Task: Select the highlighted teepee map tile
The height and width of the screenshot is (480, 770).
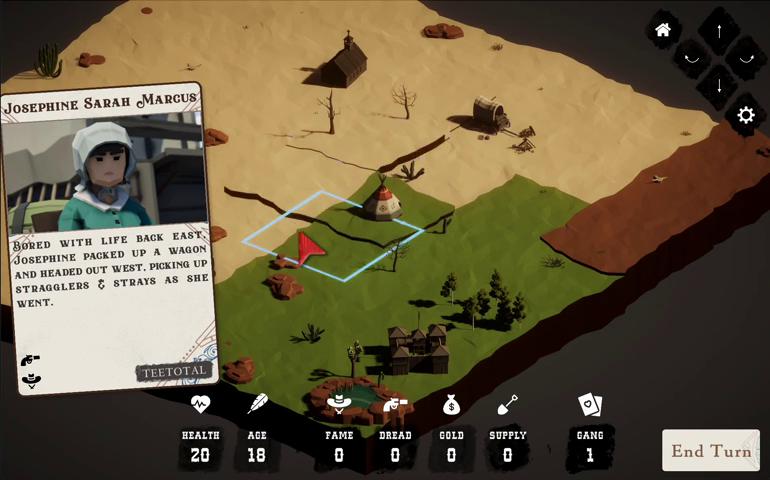Action: point(332,235)
